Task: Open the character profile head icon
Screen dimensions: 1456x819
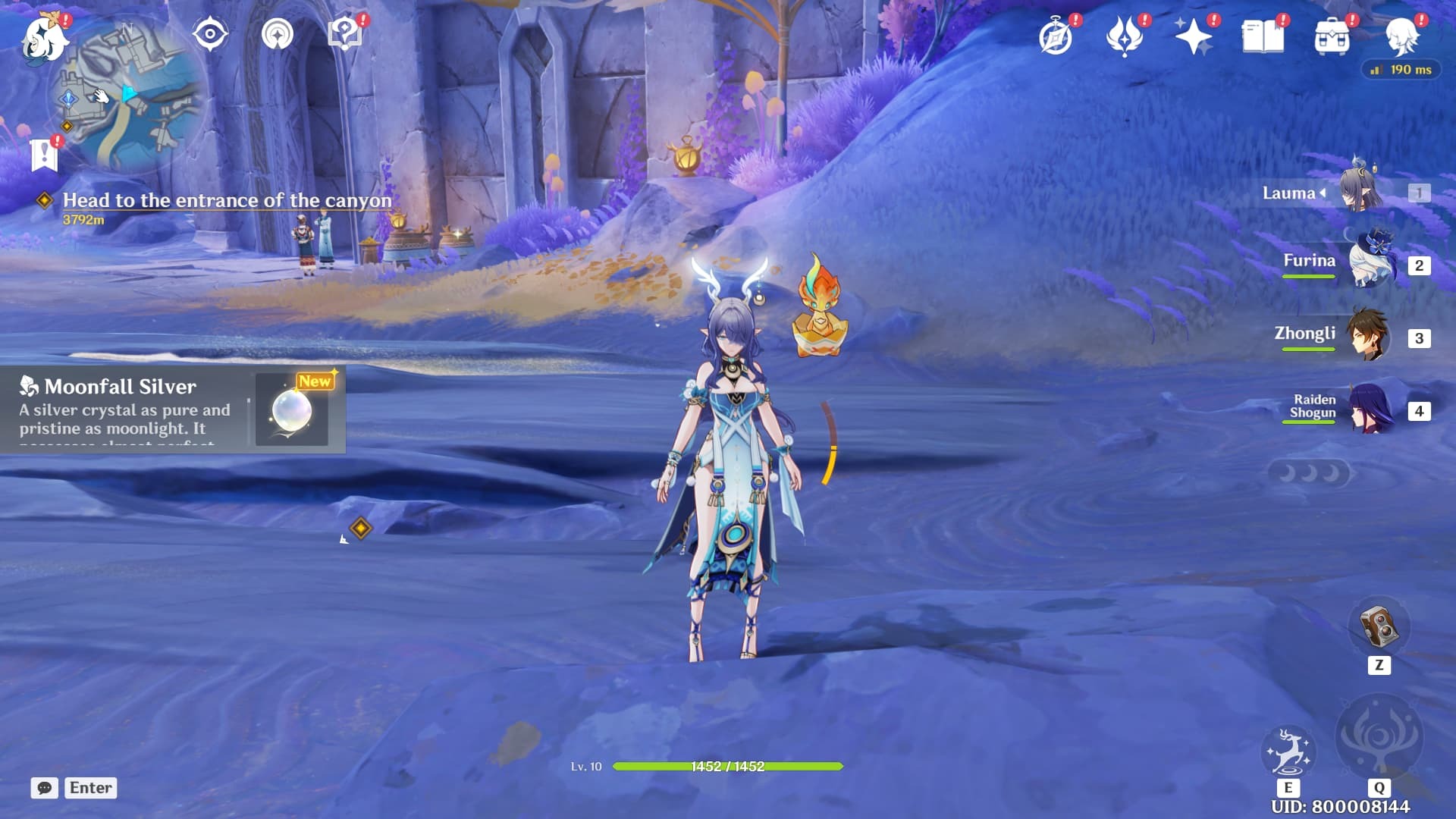Action: (1401, 36)
